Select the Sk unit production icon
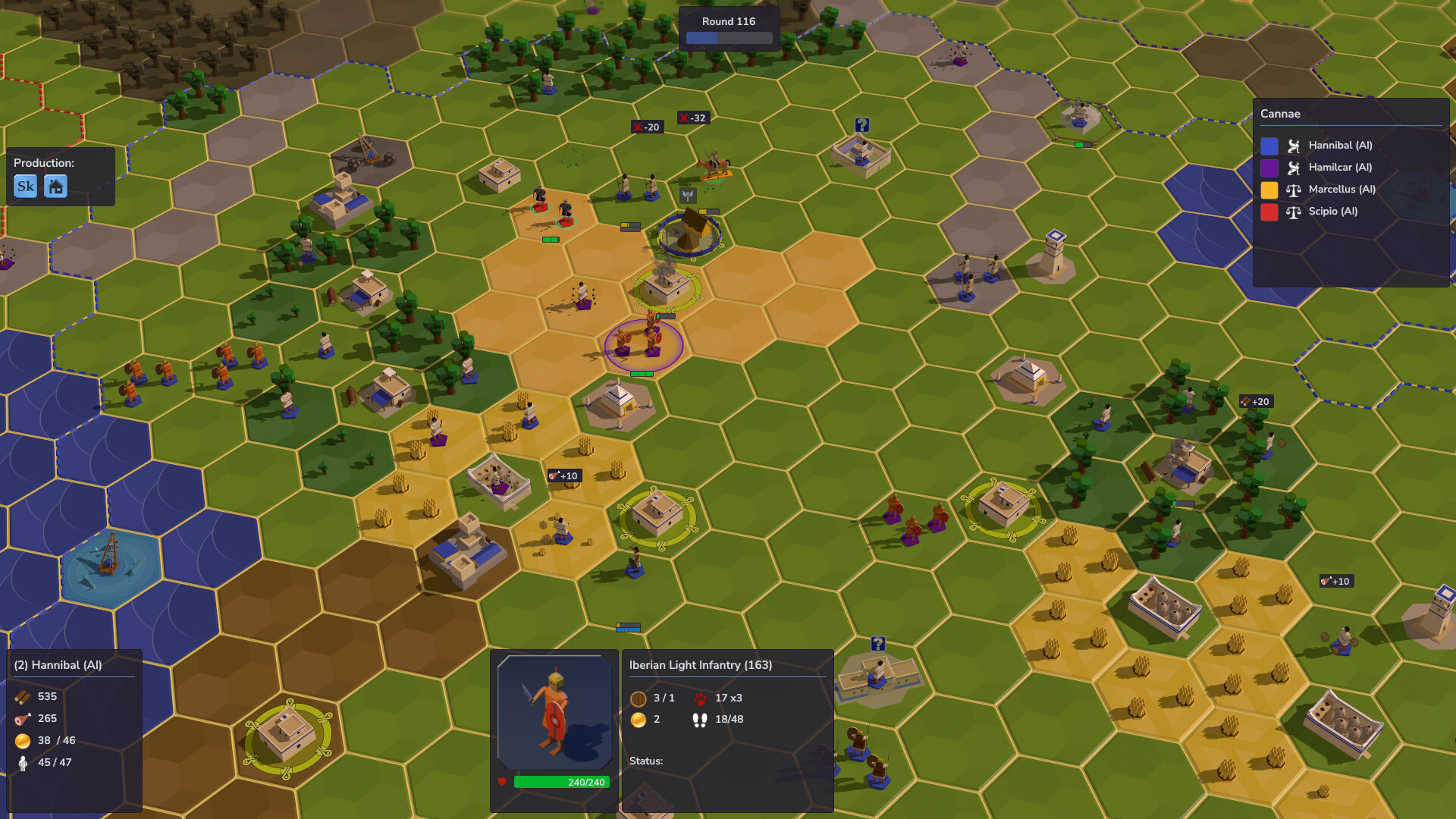The width and height of the screenshot is (1456, 819). (25, 186)
